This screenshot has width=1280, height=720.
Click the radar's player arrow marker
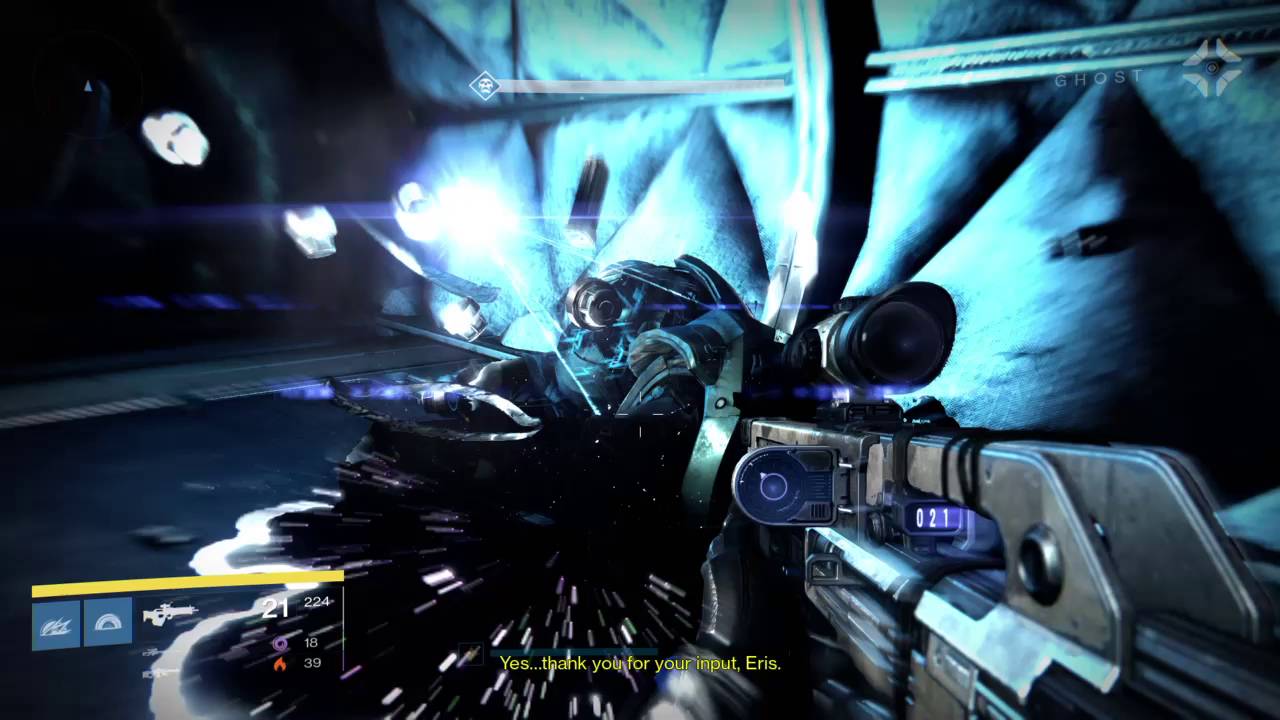click(x=89, y=87)
